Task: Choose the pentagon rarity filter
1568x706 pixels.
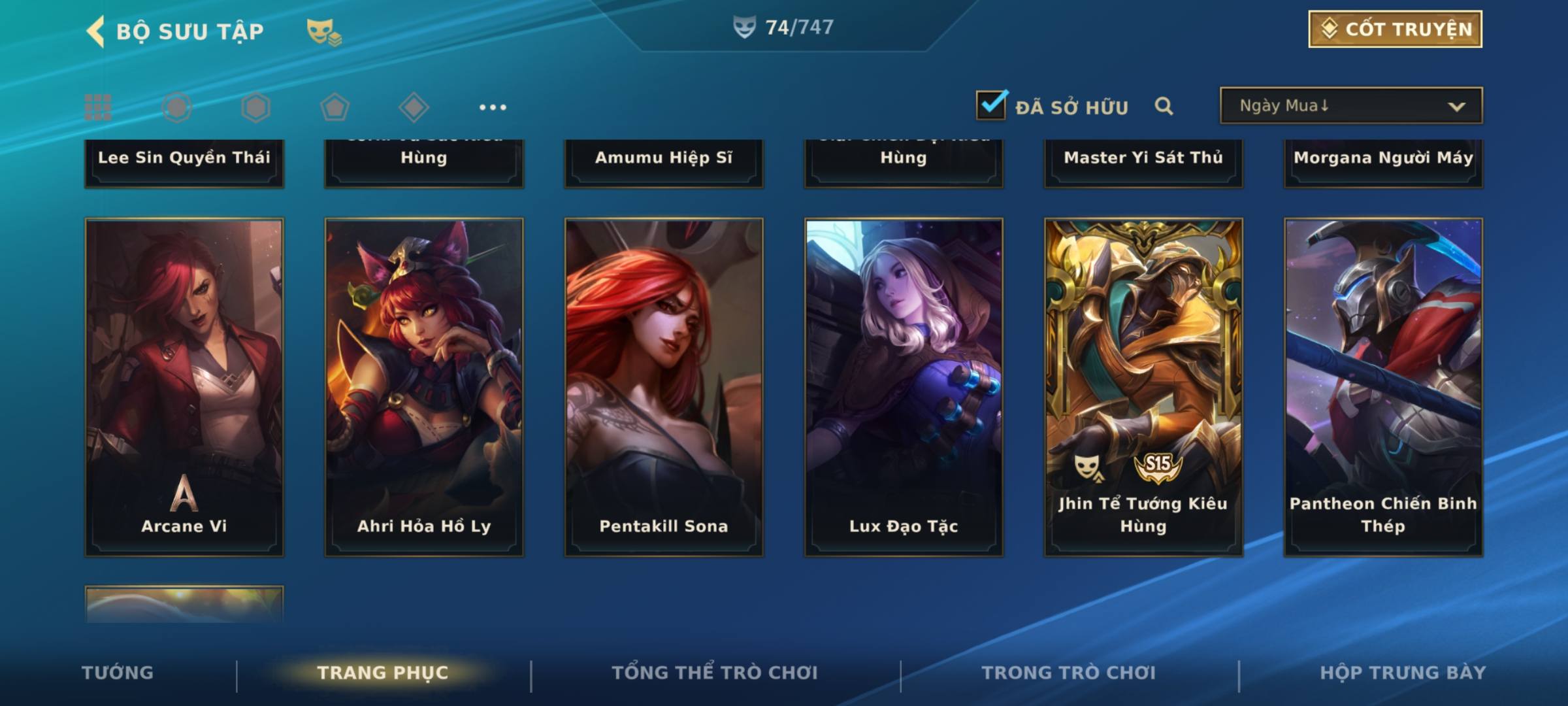Action: (335, 107)
